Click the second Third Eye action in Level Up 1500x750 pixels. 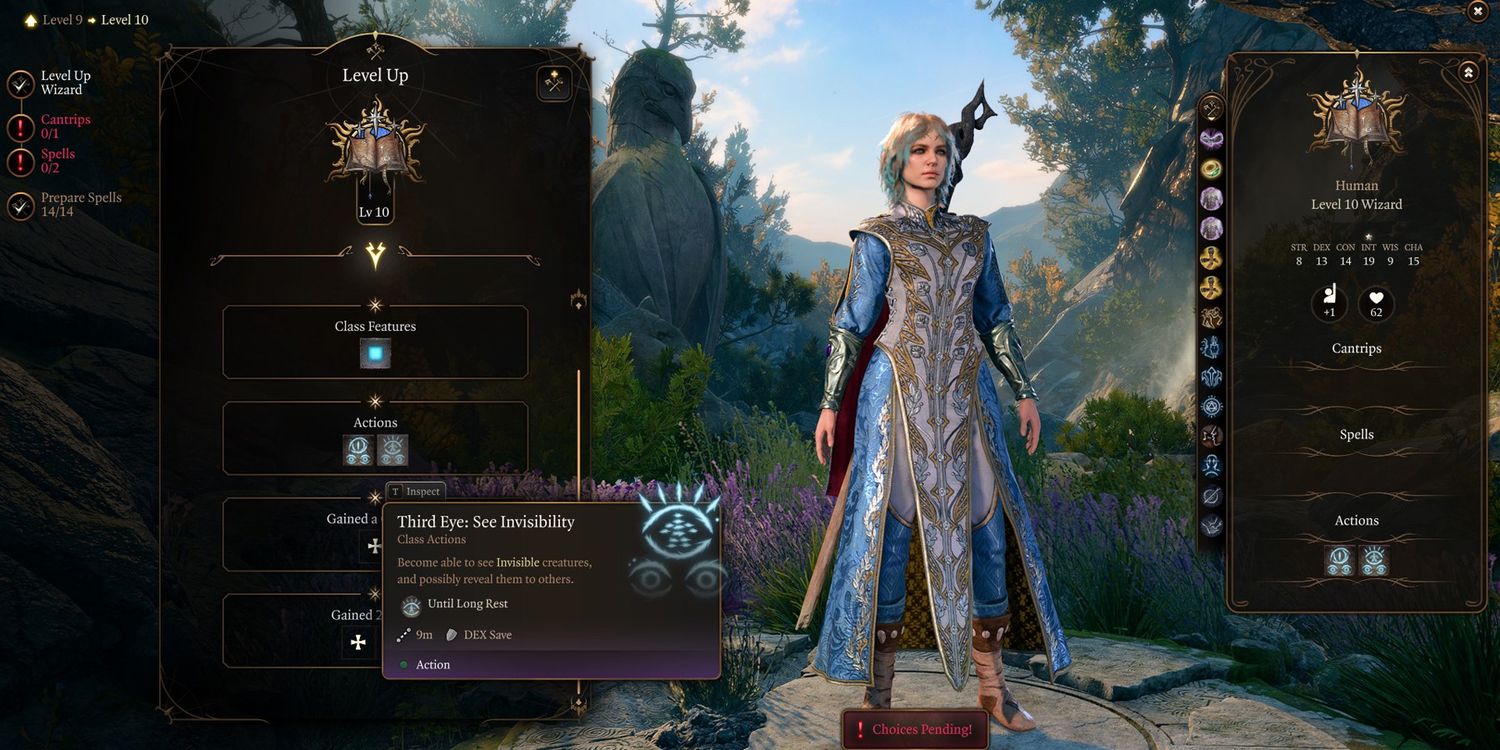(x=392, y=450)
